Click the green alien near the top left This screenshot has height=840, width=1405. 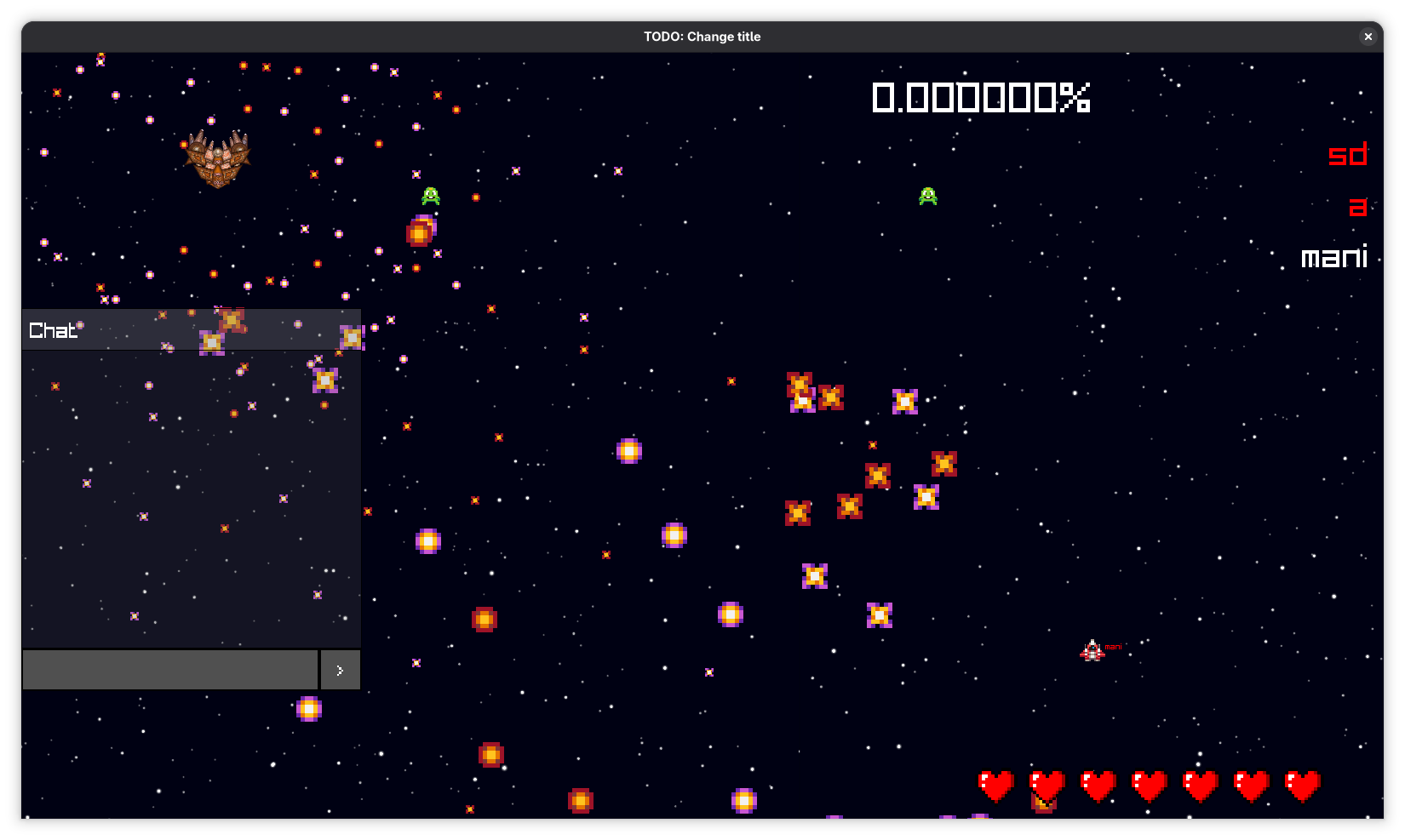click(431, 196)
